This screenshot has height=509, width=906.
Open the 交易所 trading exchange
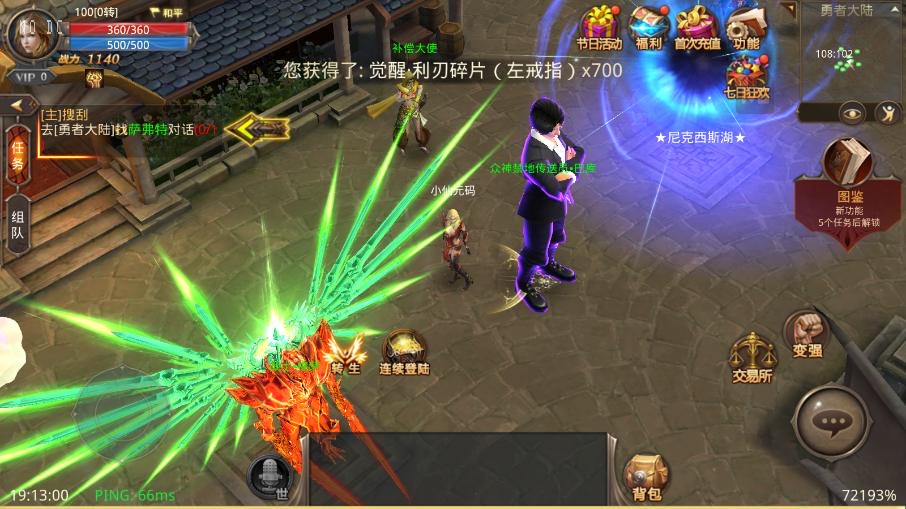752,357
